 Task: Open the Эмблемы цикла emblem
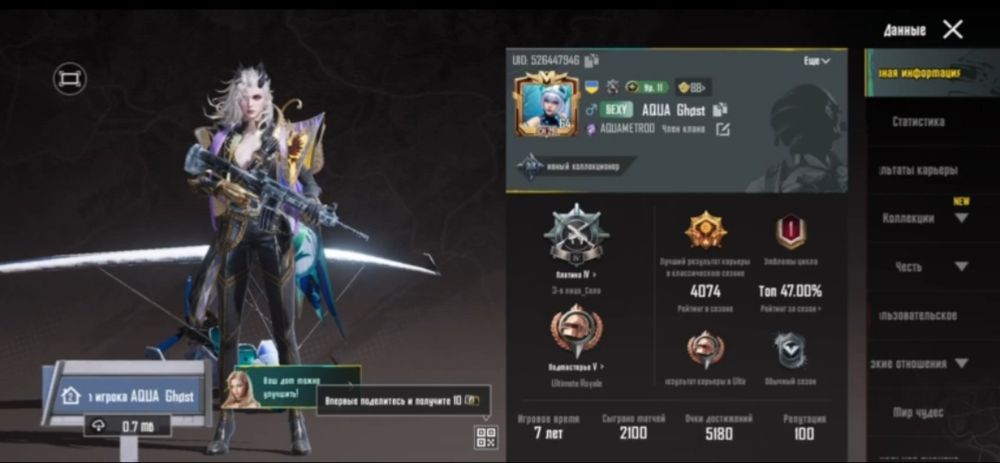tap(791, 232)
